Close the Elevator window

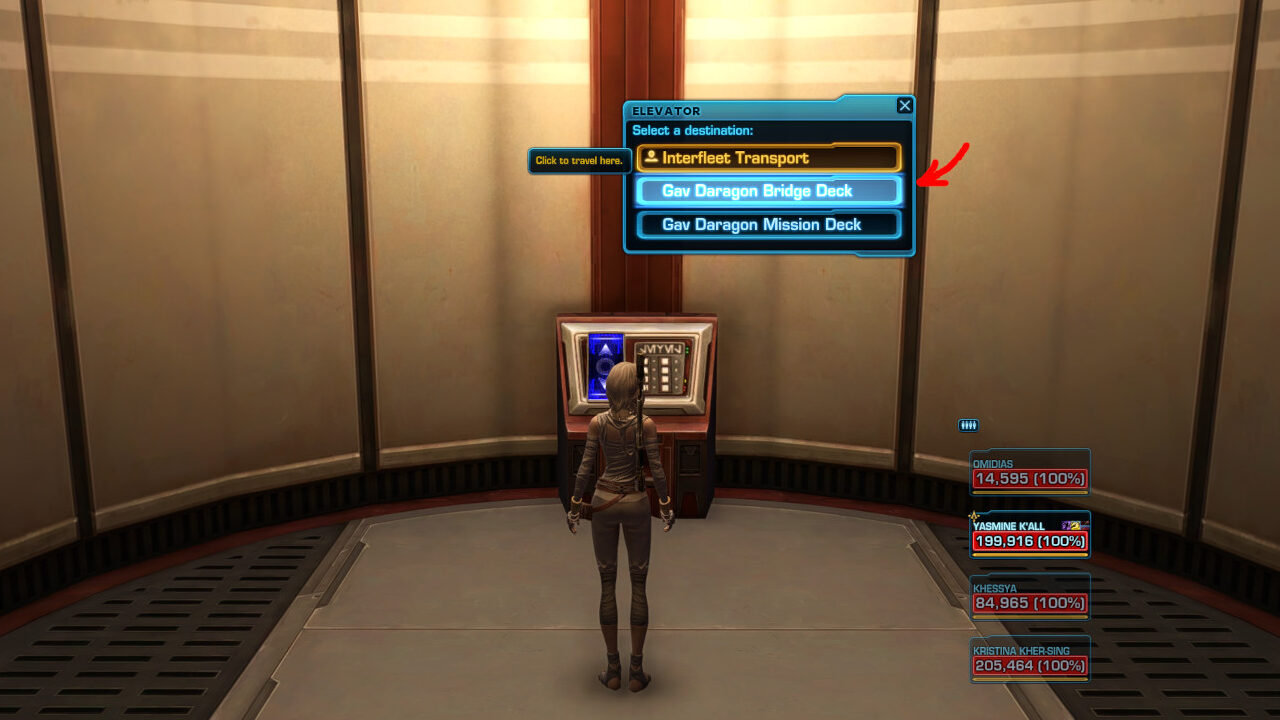tap(904, 106)
